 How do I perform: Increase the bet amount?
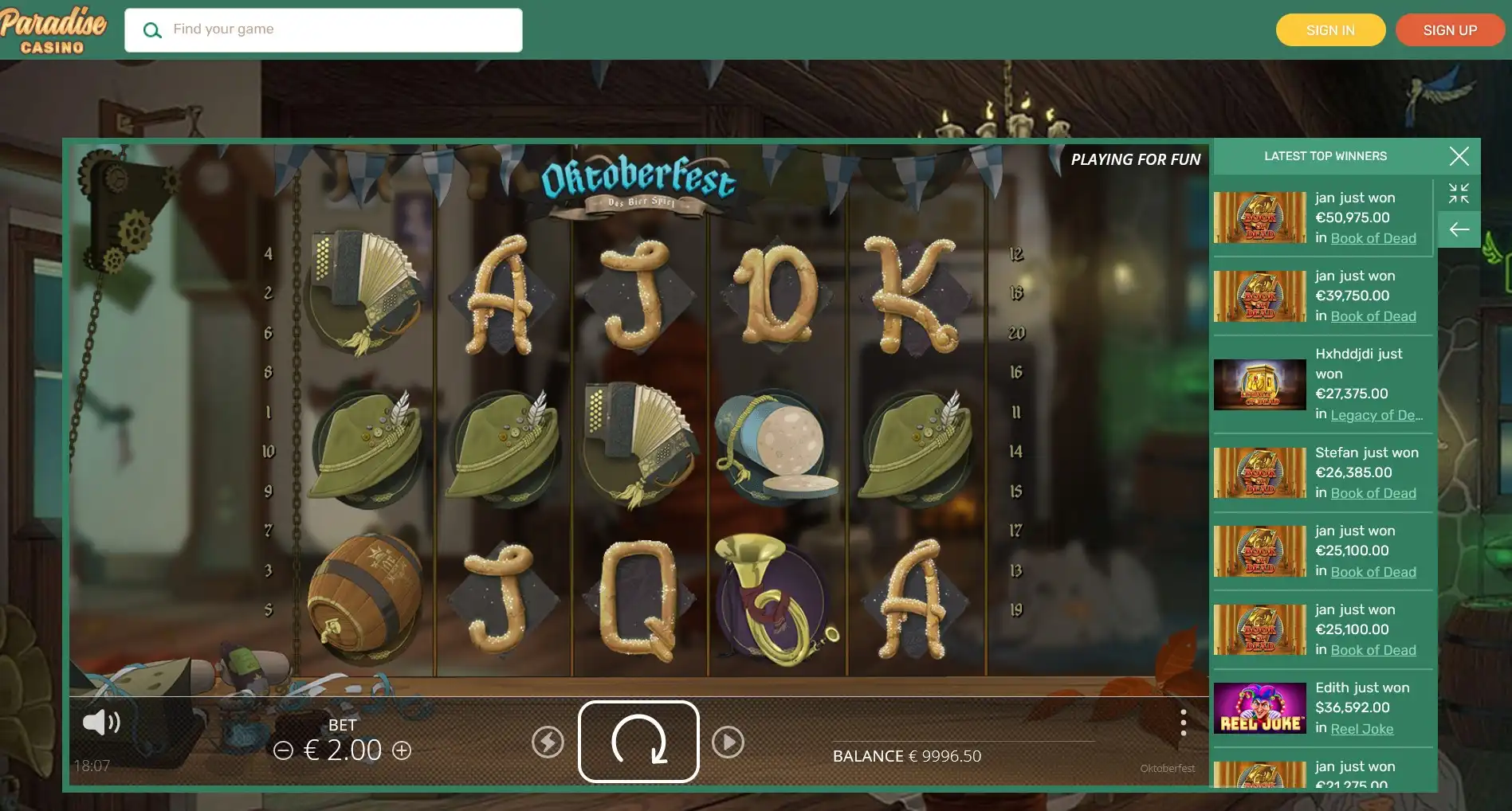tap(402, 750)
